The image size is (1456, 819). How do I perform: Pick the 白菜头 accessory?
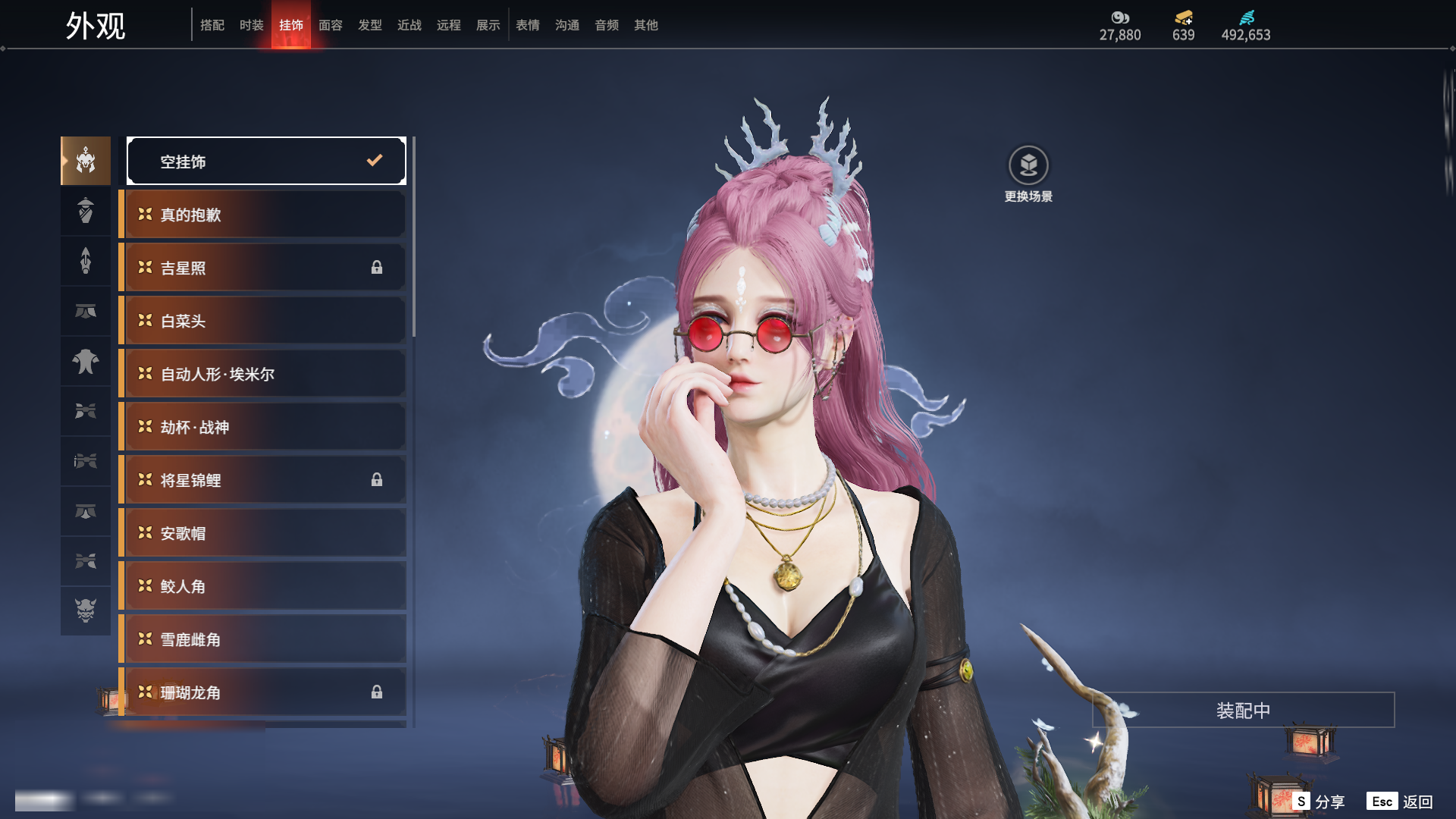point(262,321)
